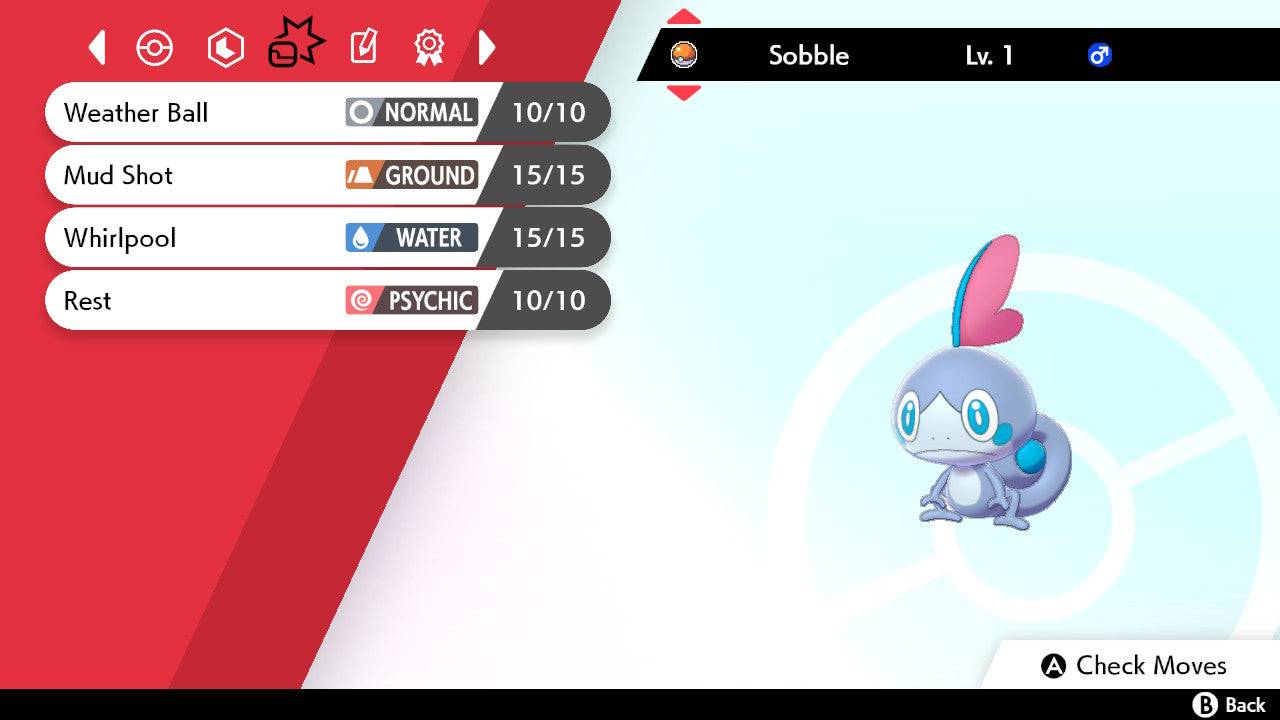1280x720 pixels.
Task: Open the stats page icon
Action: pos(225,47)
